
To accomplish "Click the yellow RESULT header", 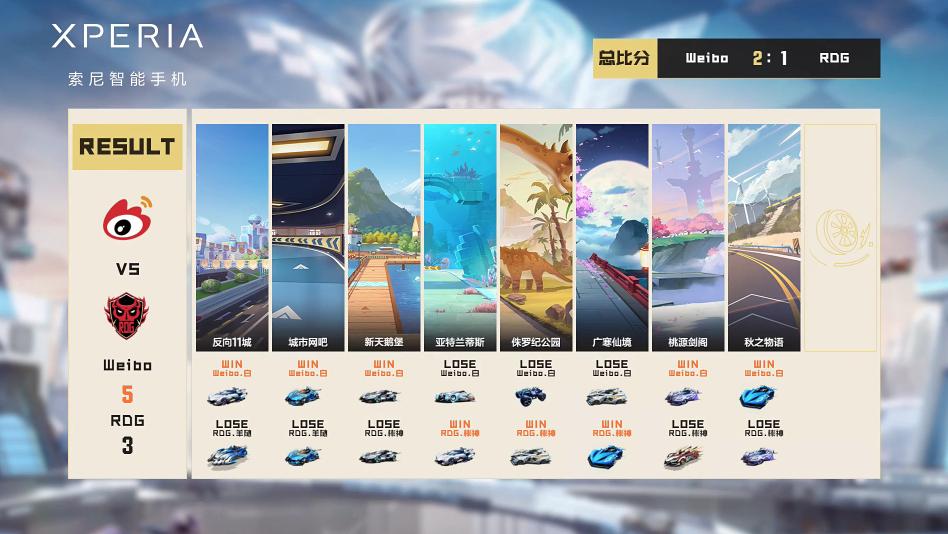I will point(127,146).
